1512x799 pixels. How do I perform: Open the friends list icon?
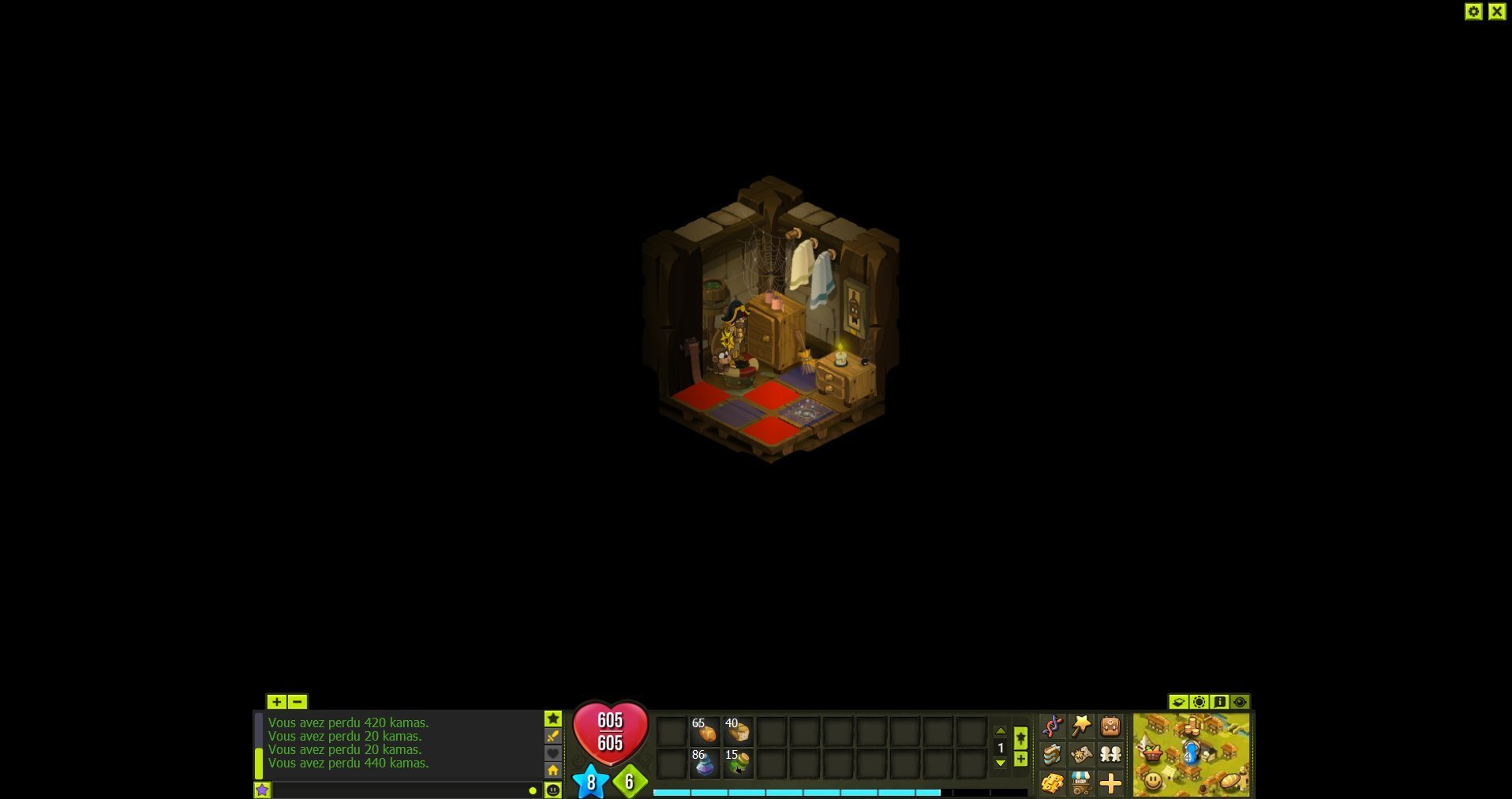[x=1110, y=755]
